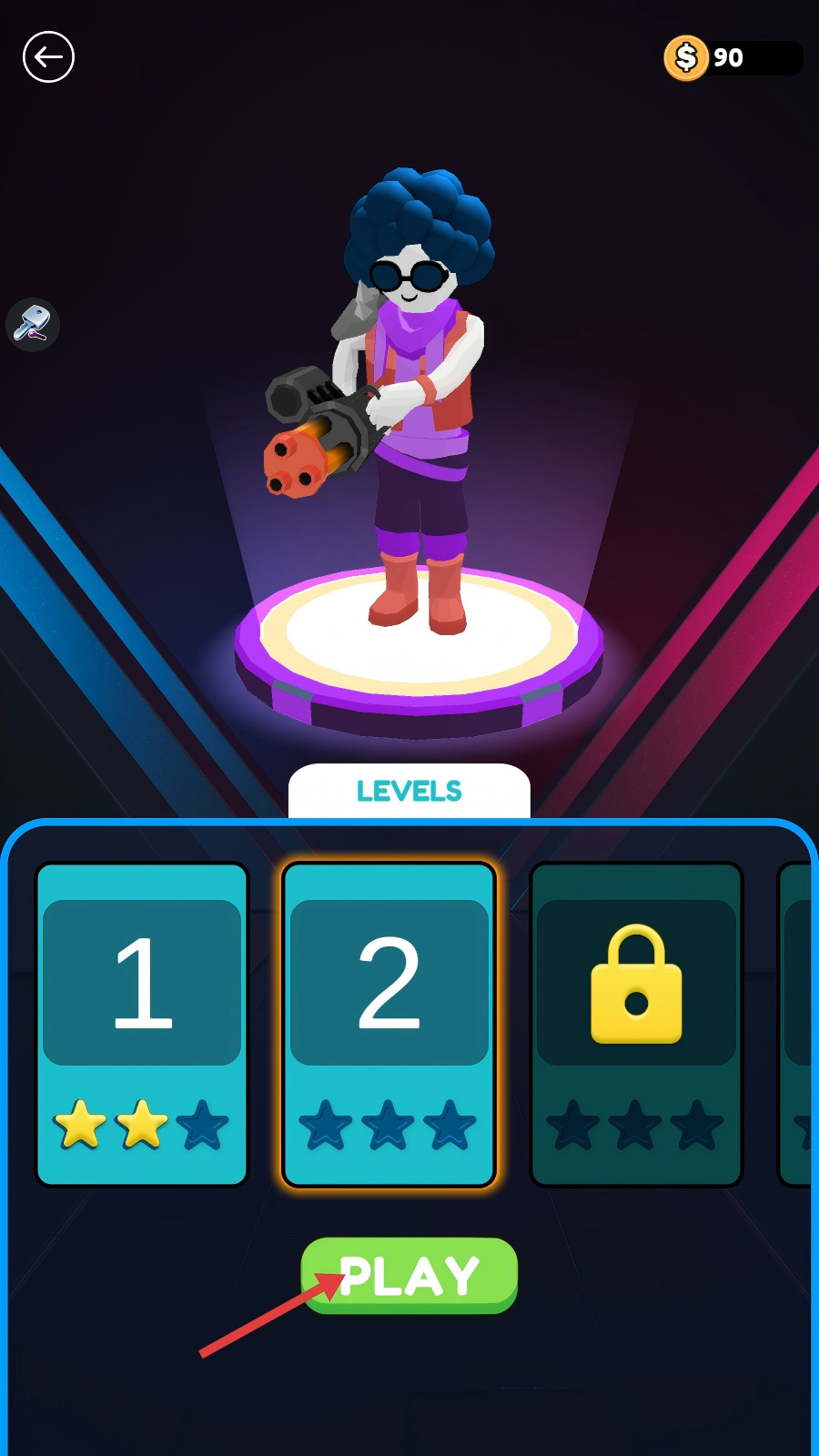The image size is (819, 1456).
Task: Go back using the arrow button
Action: pos(48,57)
